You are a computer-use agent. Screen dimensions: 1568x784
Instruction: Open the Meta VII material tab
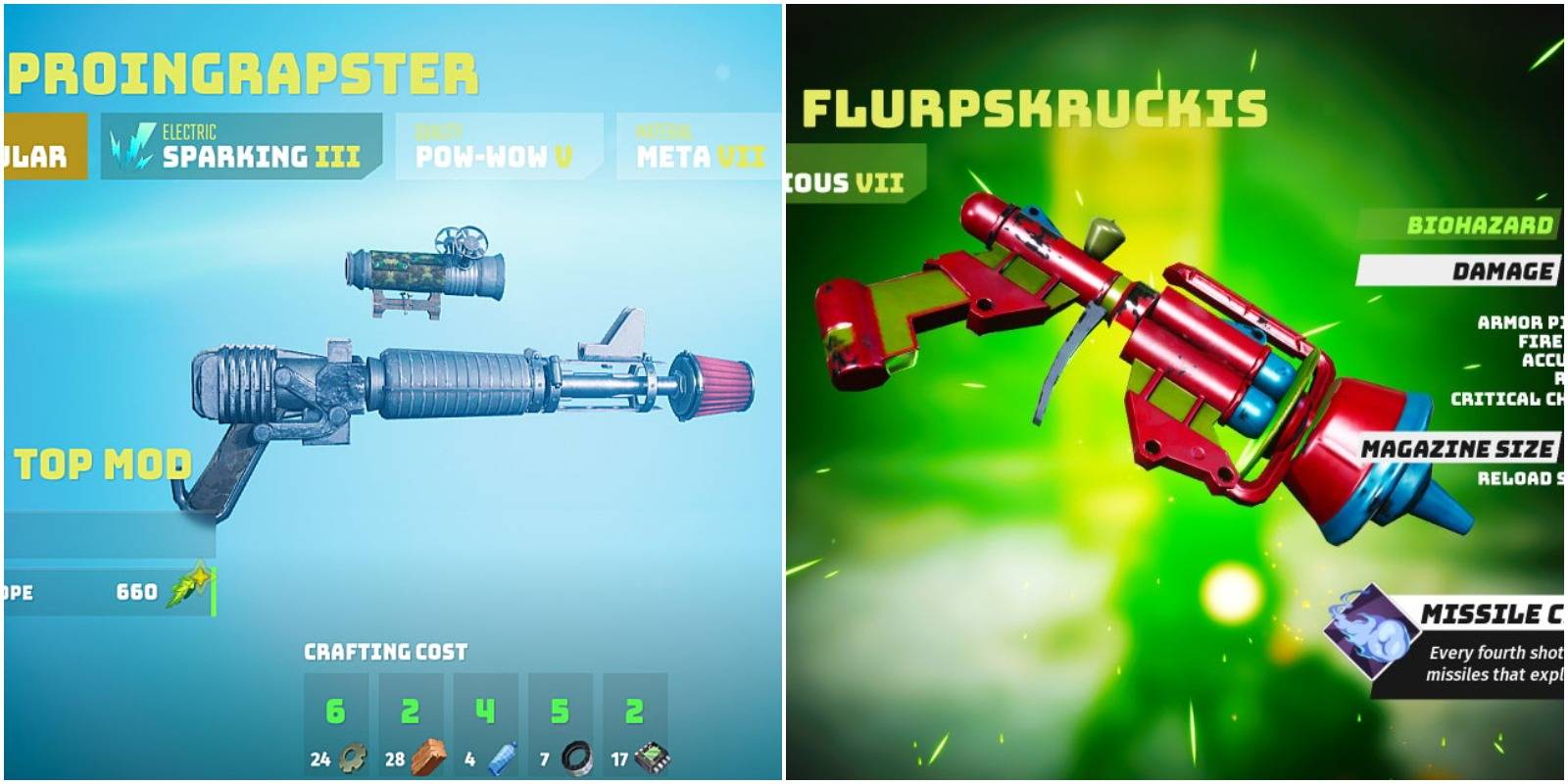coord(696,154)
